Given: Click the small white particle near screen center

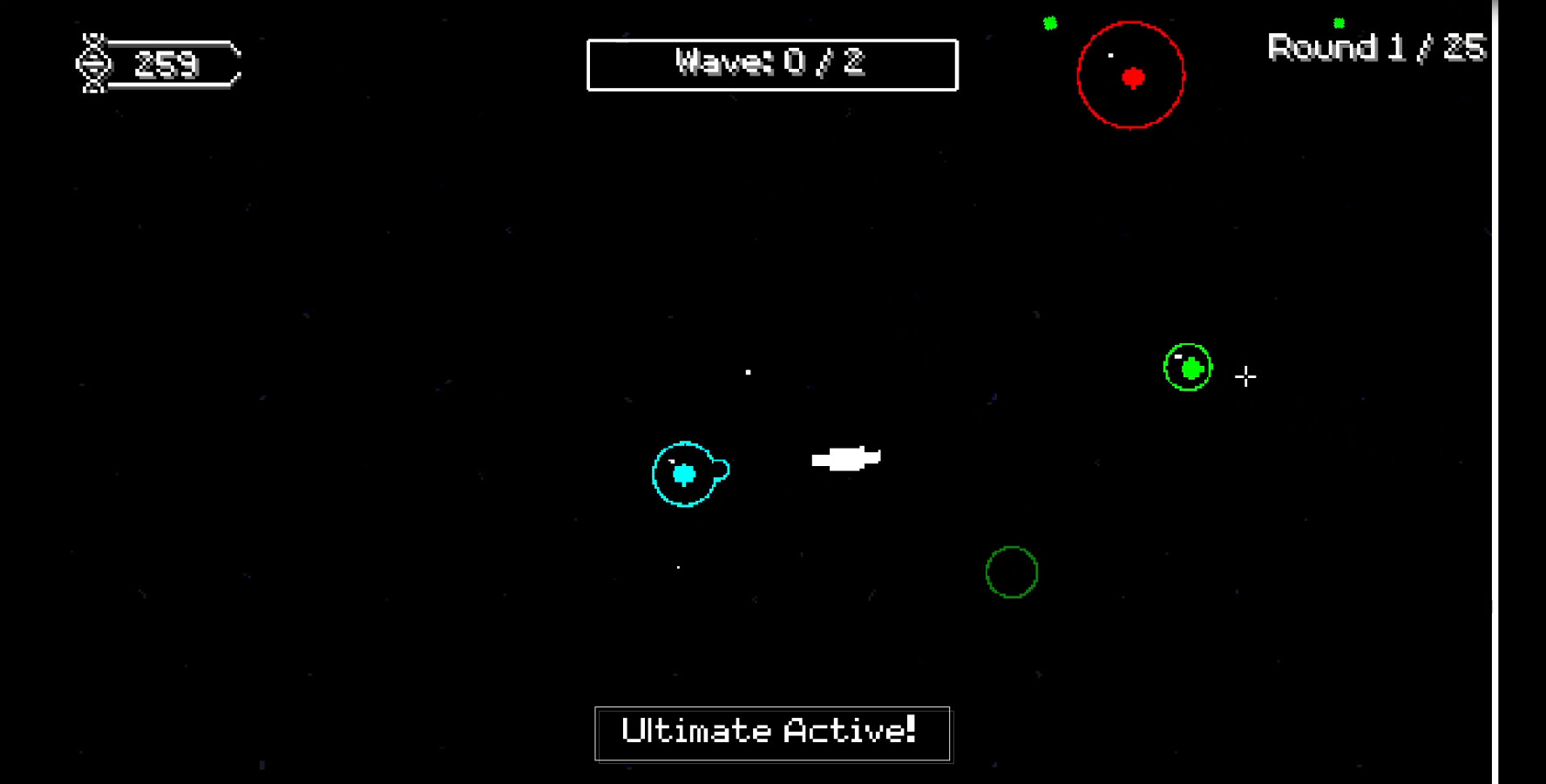Looking at the screenshot, I should pyautogui.click(x=748, y=373).
